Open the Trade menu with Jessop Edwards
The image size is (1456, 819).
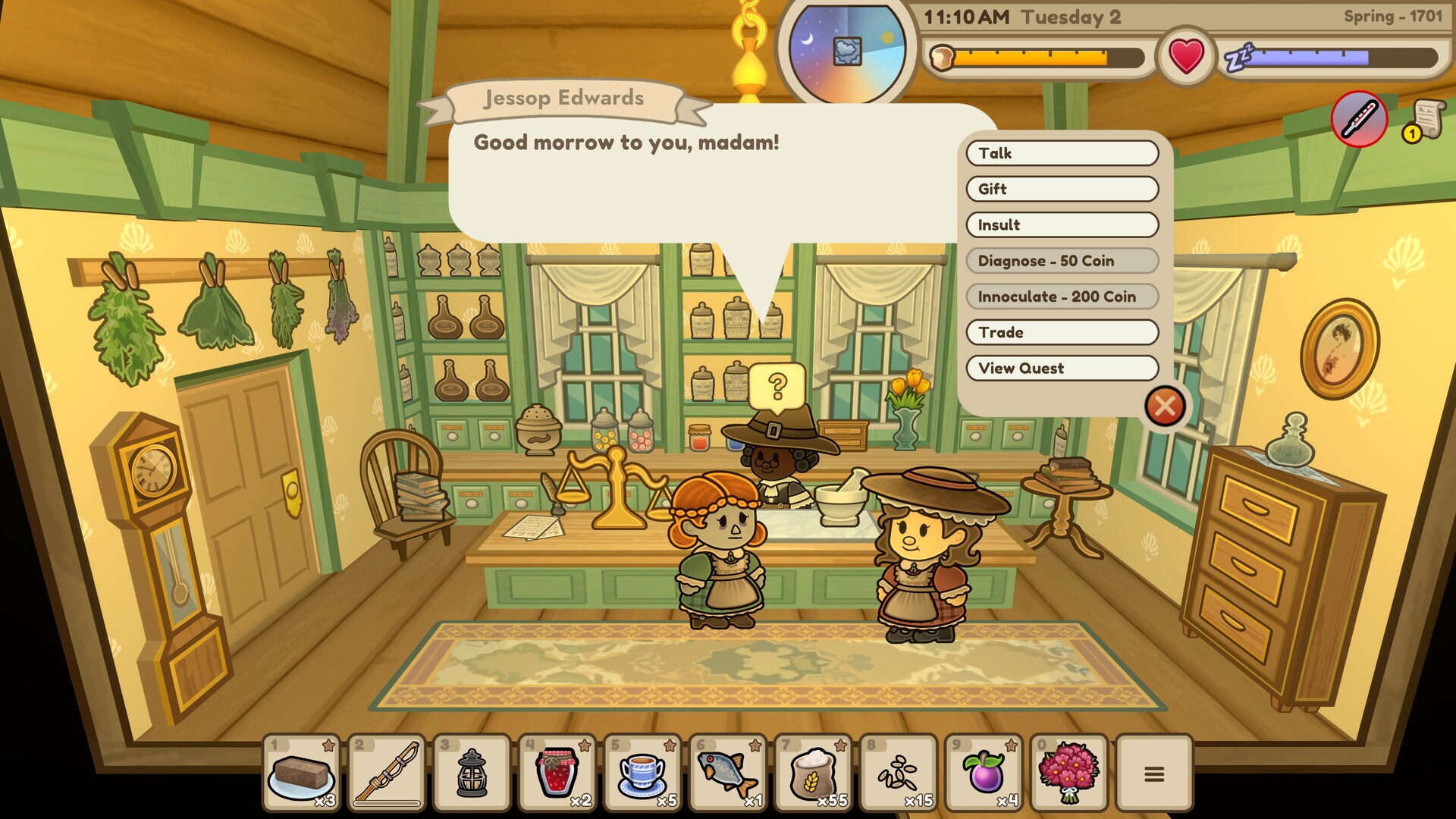[1062, 332]
